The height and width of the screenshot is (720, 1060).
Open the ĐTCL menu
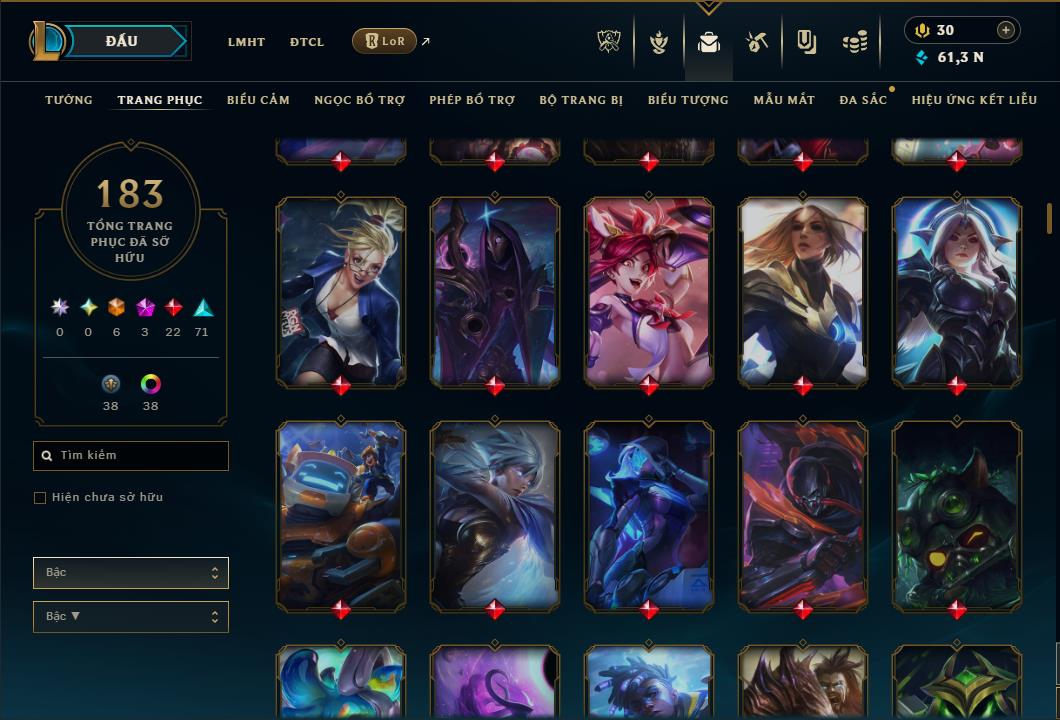[x=307, y=42]
